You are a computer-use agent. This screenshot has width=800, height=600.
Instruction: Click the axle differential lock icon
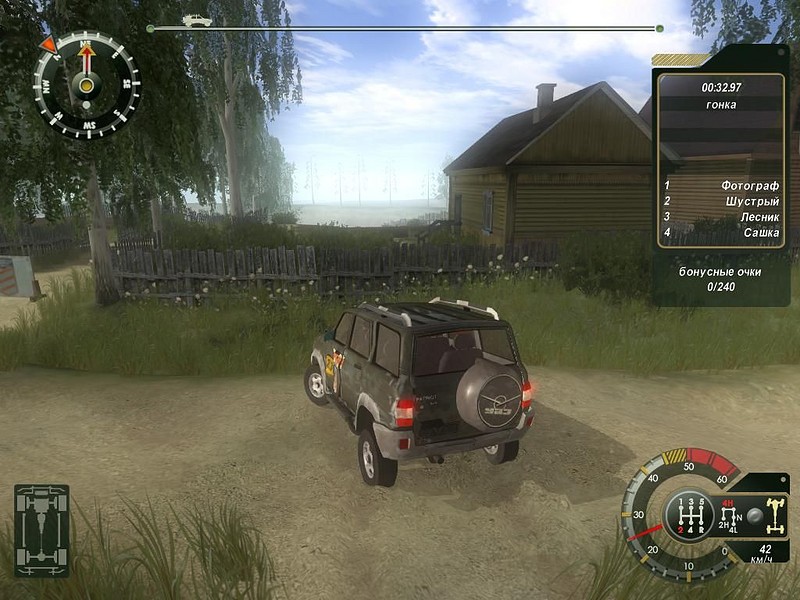click(x=774, y=515)
